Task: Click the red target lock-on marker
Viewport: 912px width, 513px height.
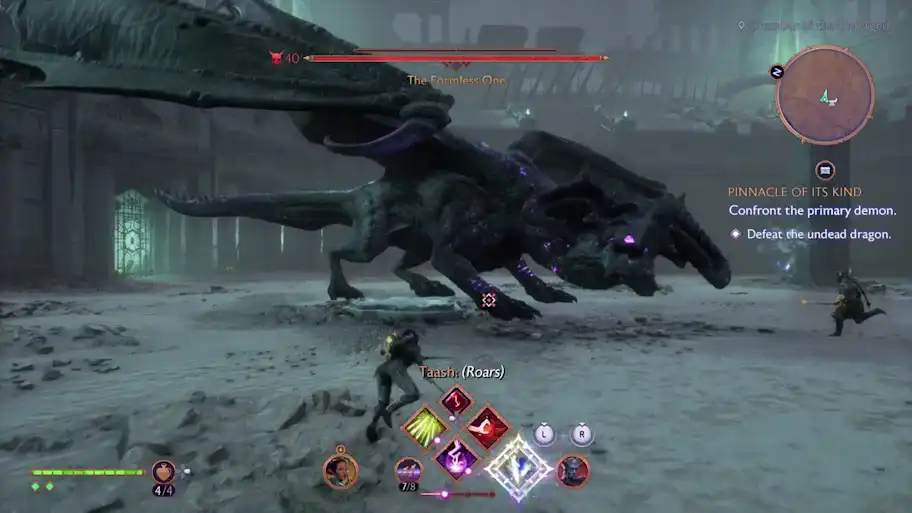Action: [489, 299]
